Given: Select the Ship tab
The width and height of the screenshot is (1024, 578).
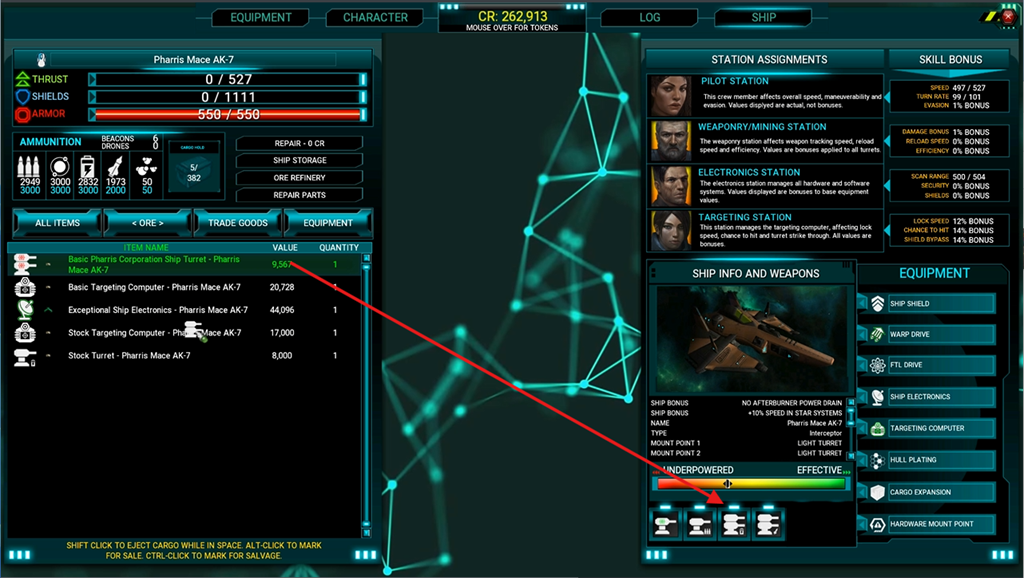Looking at the screenshot, I should [763, 17].
